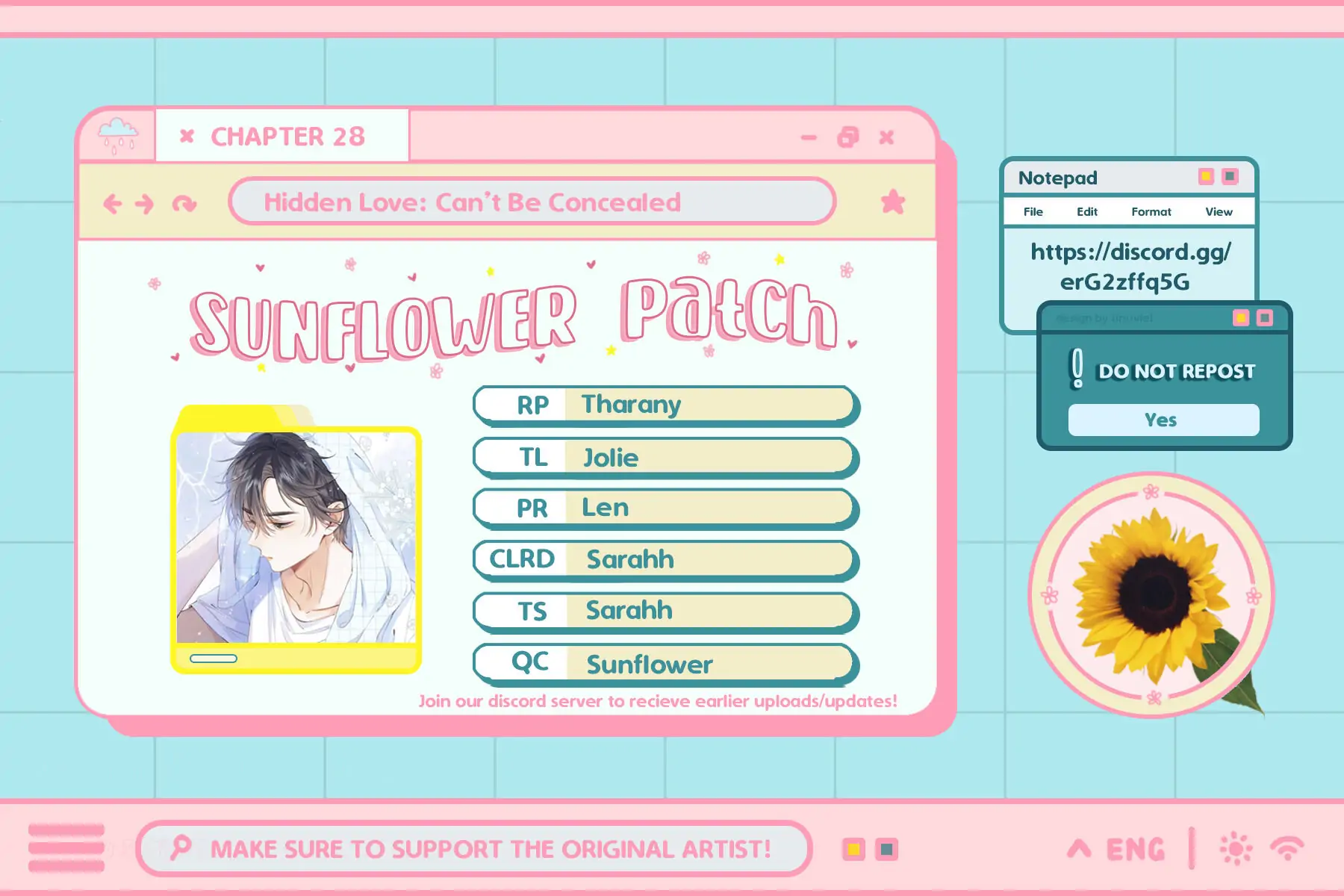Screen dimensions: 1344x896
Task: Follow the discord.gg link in Notepad
Action: coord(1130,267)
